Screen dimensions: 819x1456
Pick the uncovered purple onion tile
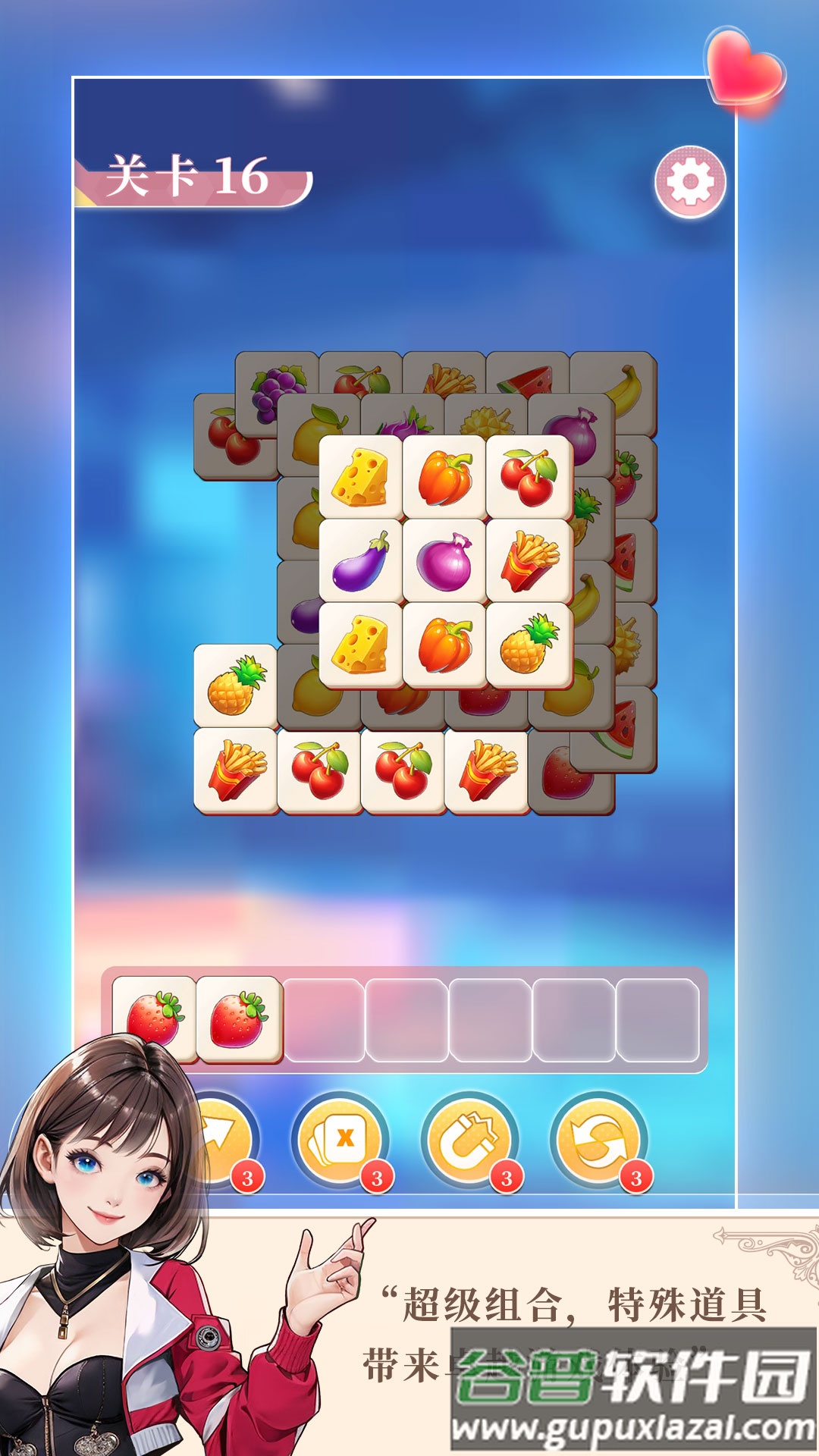(x=445, y=560)
